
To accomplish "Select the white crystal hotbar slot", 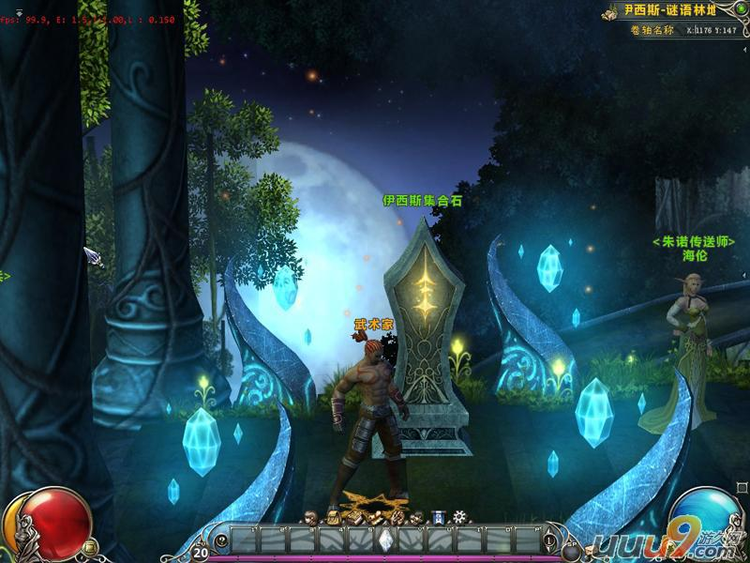I will (x=385, y=541).
